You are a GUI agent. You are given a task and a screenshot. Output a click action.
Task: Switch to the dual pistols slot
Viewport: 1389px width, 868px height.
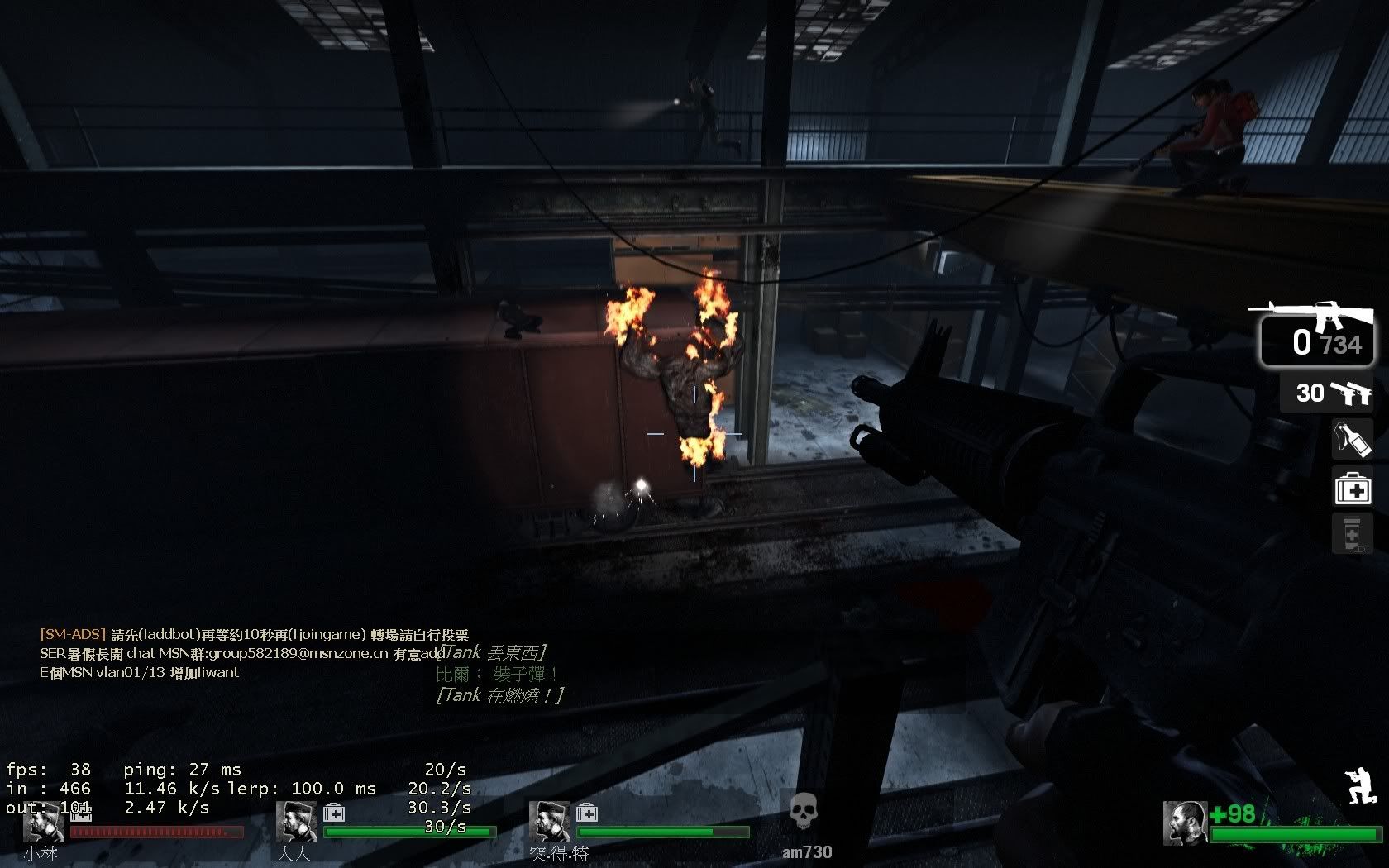click(x=1327, y=393)
